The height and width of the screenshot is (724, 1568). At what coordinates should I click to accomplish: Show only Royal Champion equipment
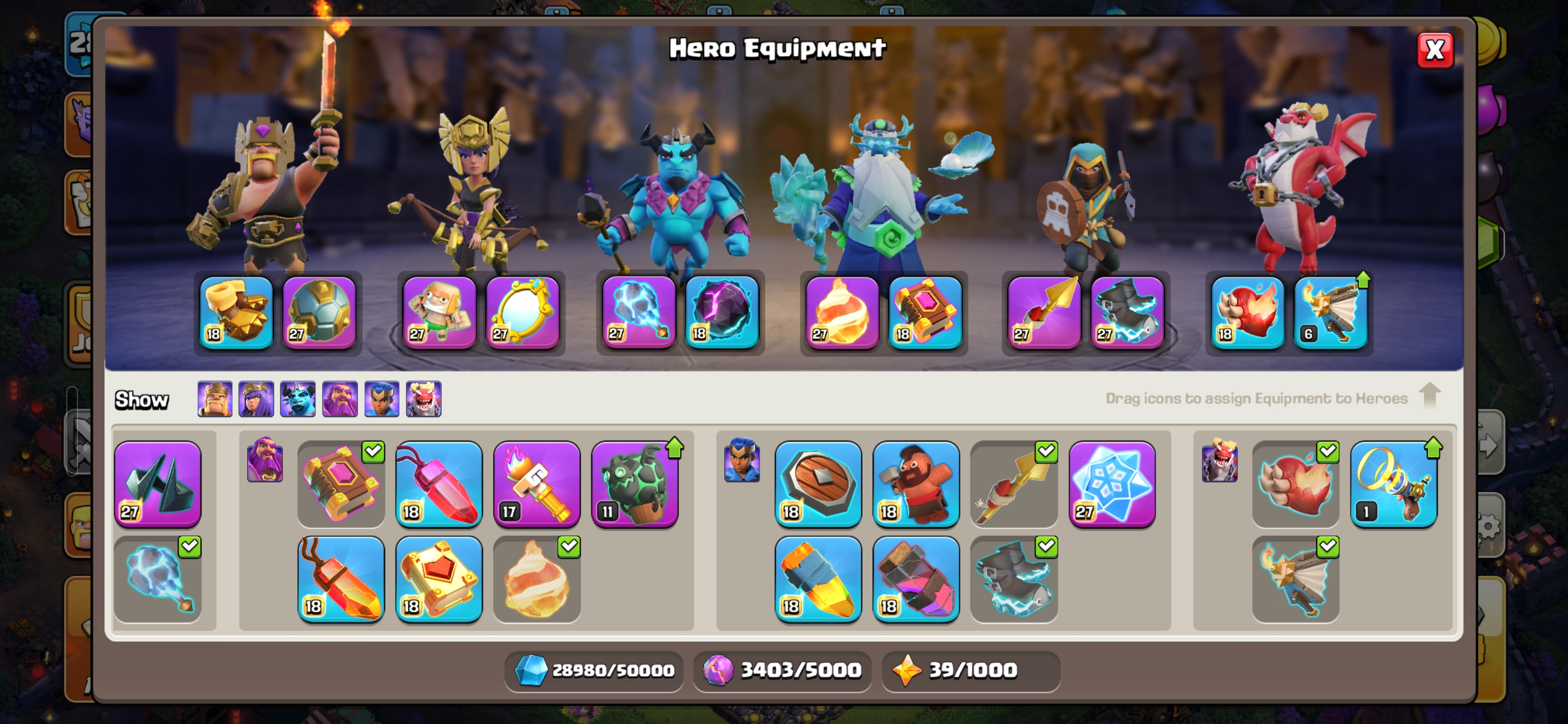pos(381,399)
